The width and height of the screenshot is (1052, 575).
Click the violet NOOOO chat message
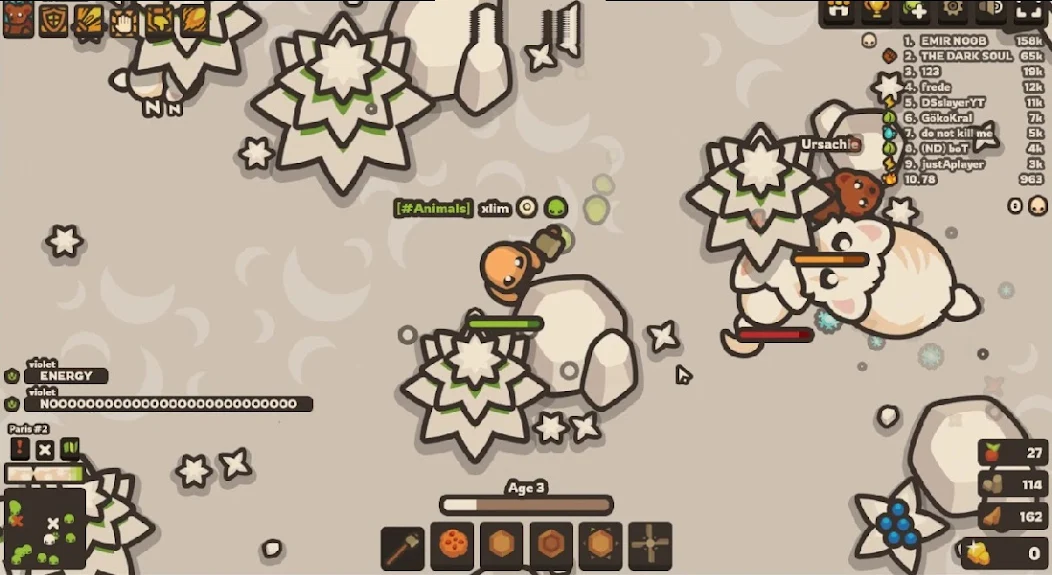(x=167, y=404)
